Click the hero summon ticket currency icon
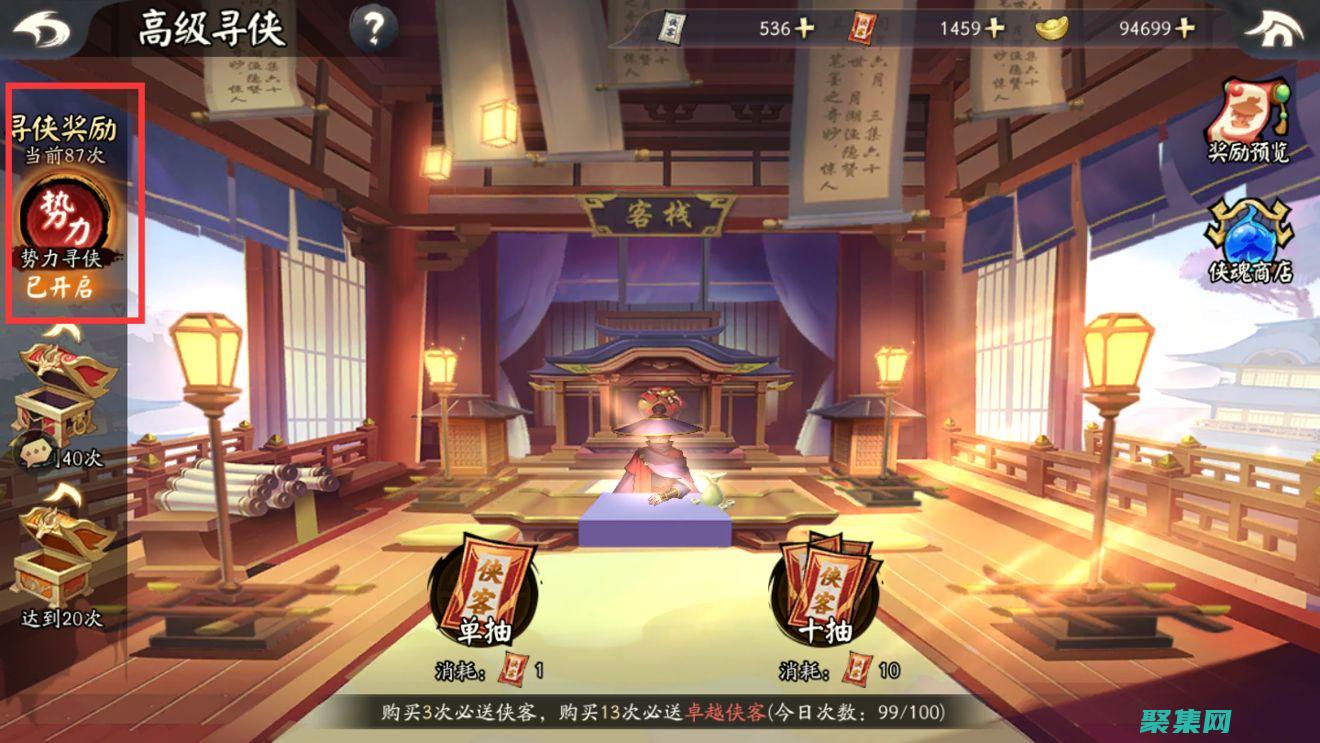1320x743 pixels. (670, 28)
